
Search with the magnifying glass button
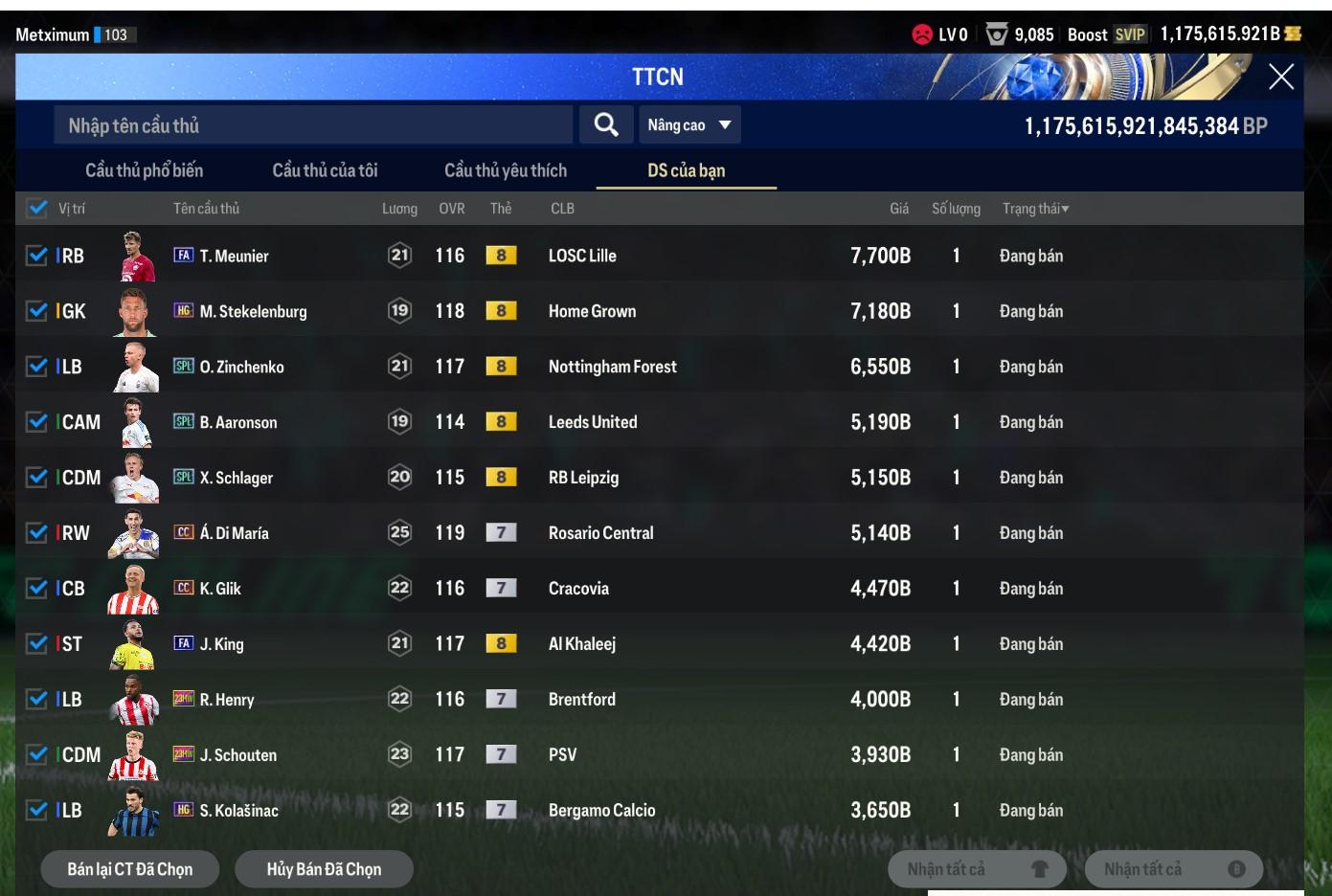605,125
